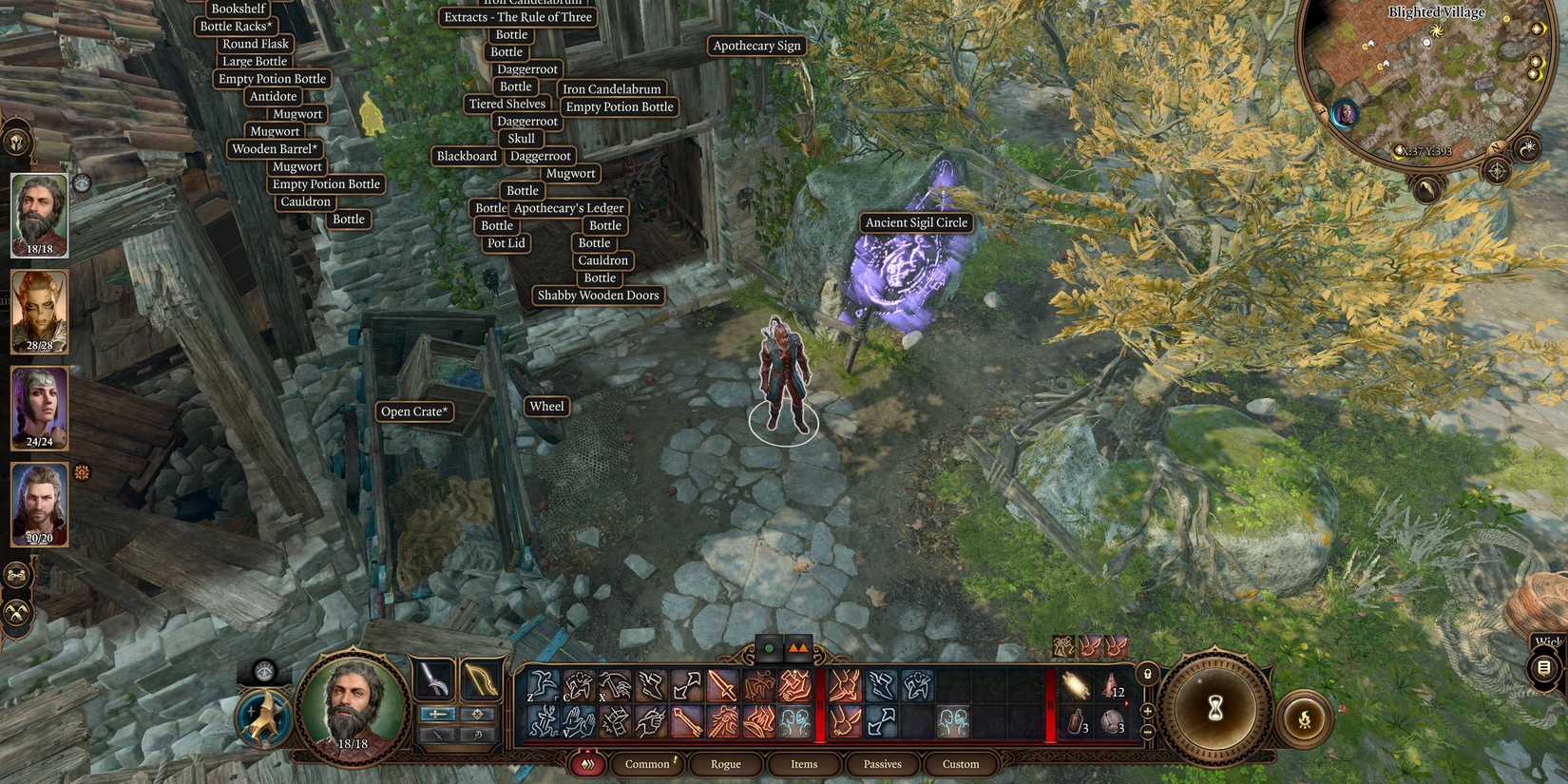Open the Passives tab

point(882,763)
